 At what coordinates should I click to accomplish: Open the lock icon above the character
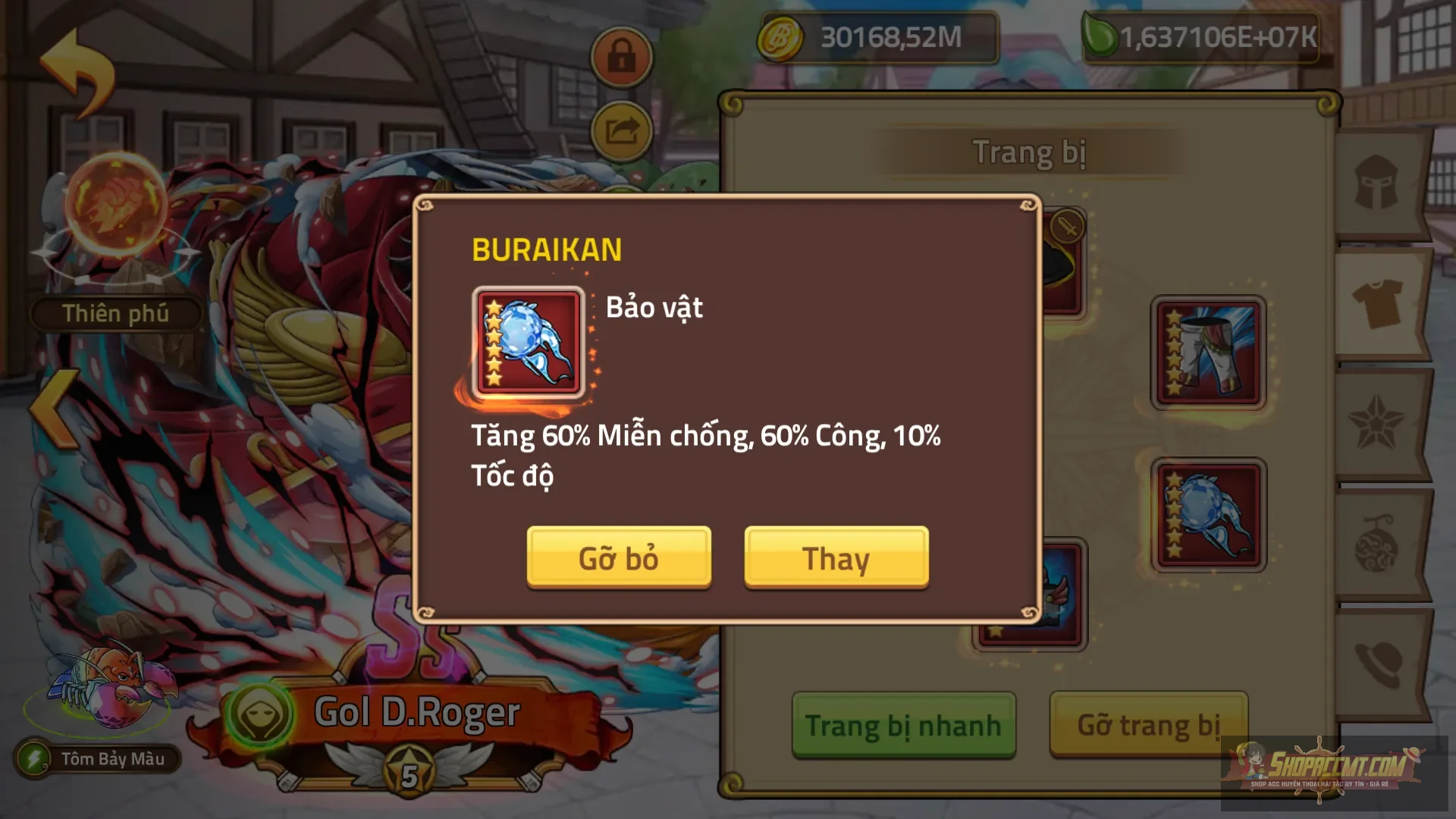click(x=620, y=57)
